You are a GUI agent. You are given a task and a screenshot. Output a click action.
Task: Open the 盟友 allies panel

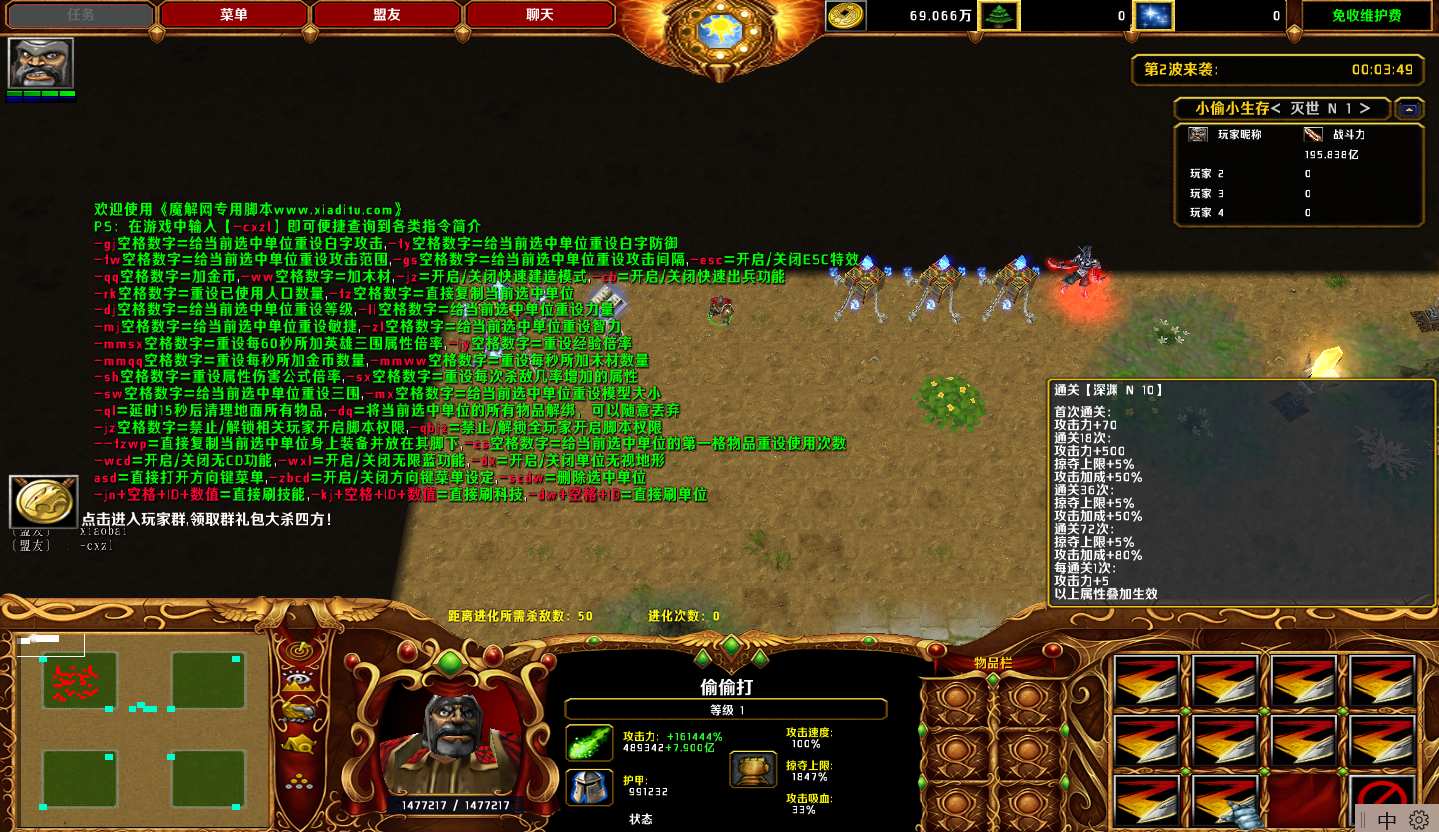[387, 15]
